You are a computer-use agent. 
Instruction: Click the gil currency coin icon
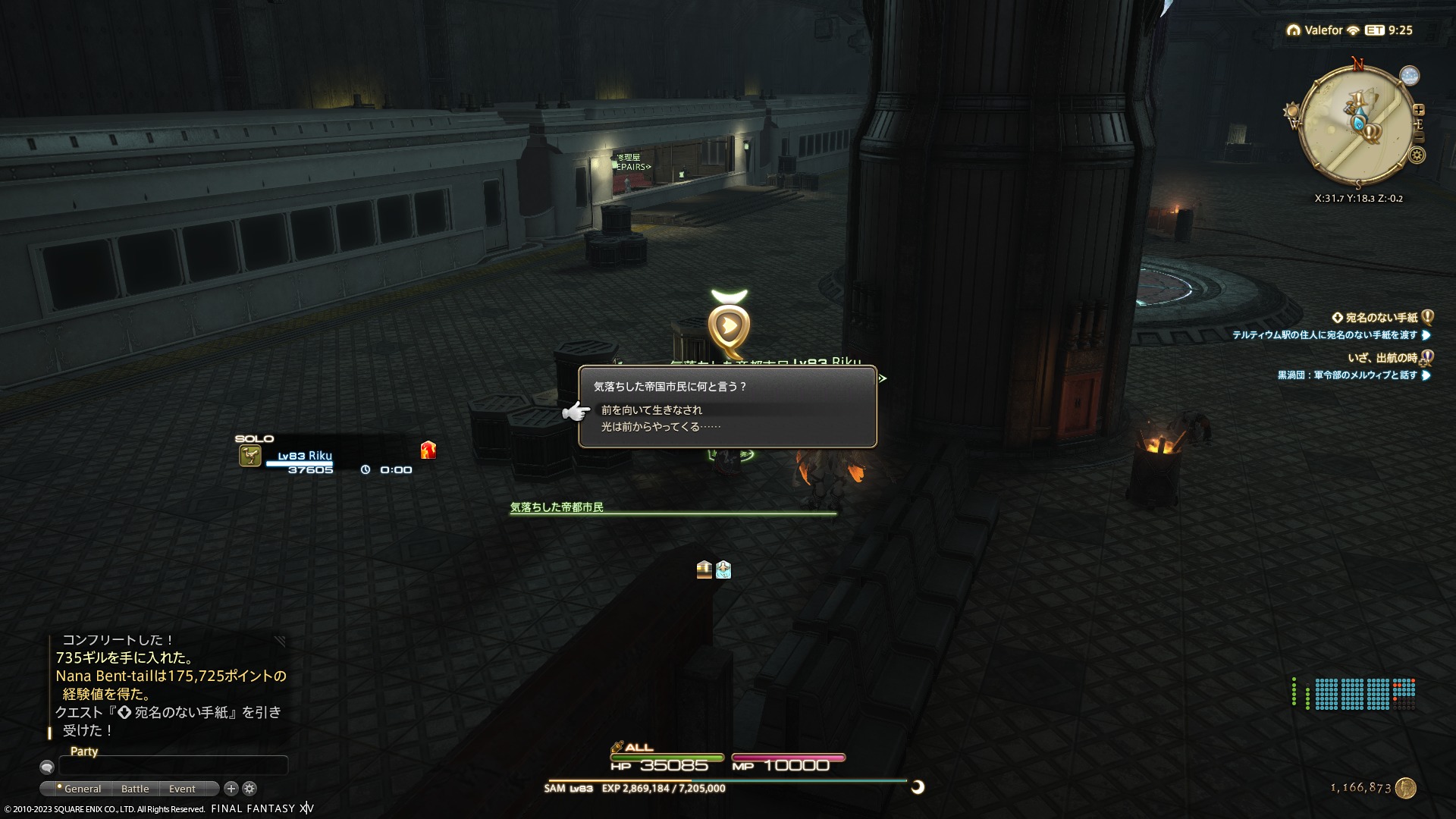click(x=1406, y=788)
